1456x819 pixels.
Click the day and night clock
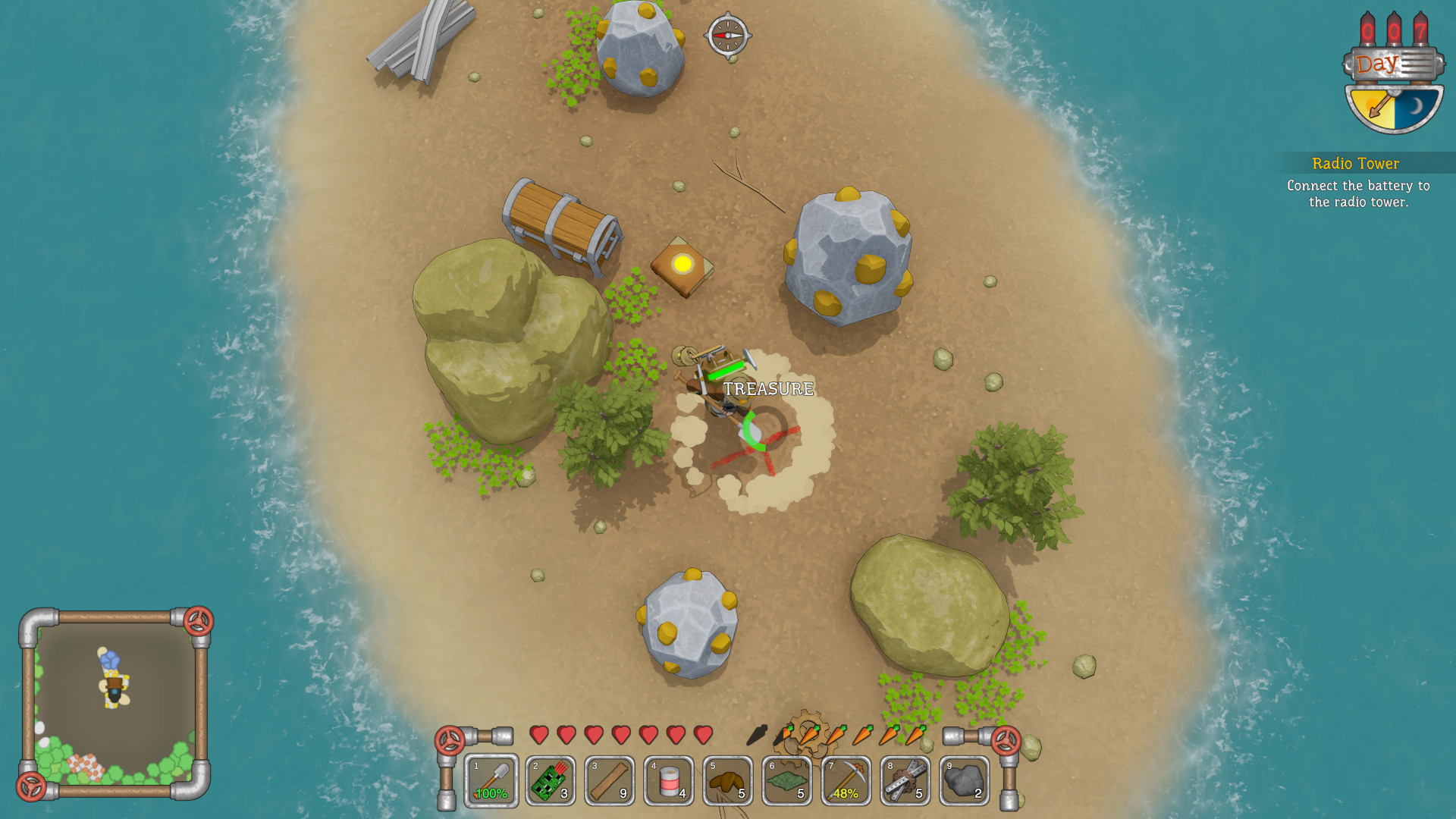[1394, 105]
